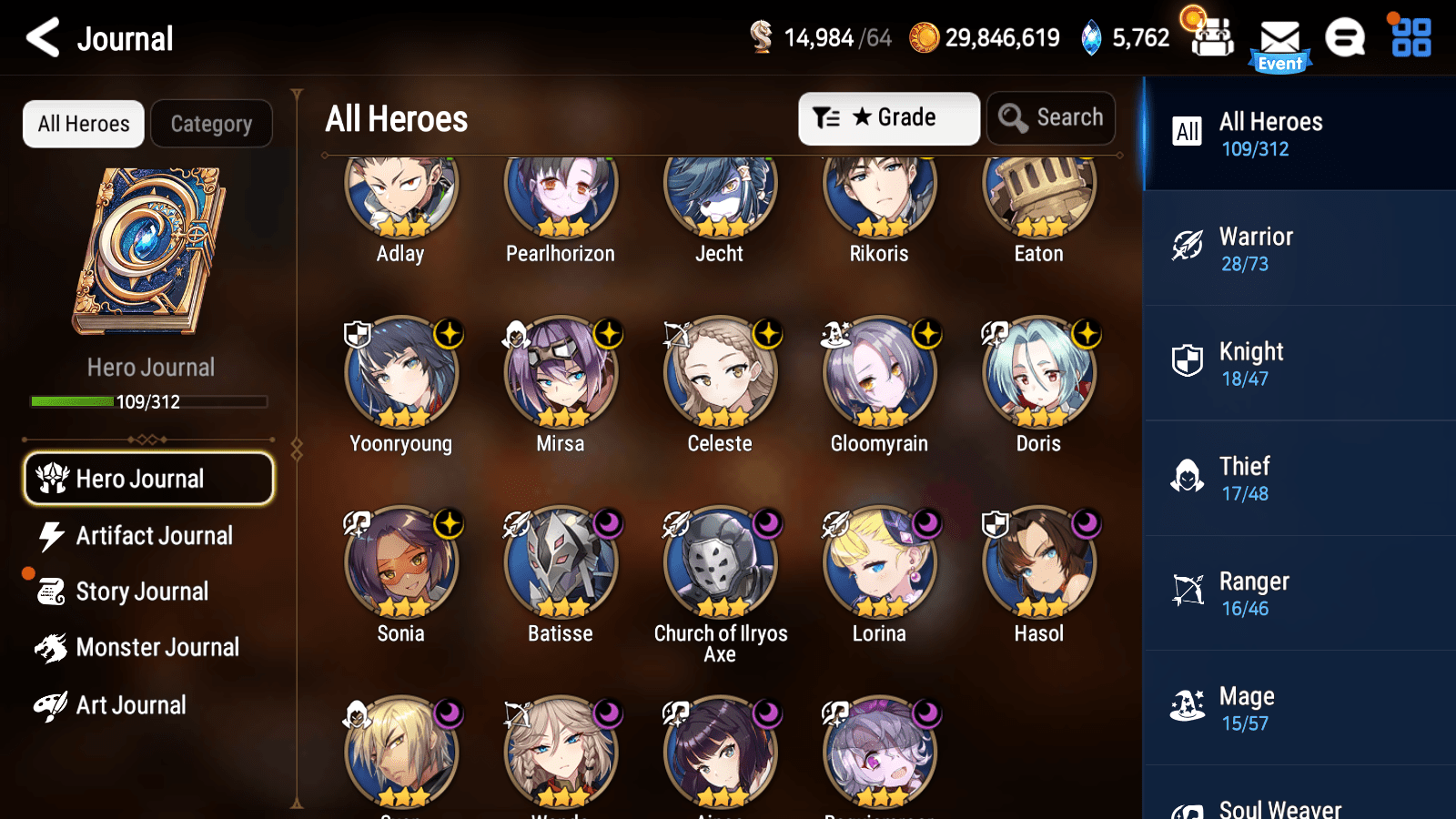The height and width of the screenshot is (819, 1456).
Task: Select the All Heroes tab
Action: 83,124
